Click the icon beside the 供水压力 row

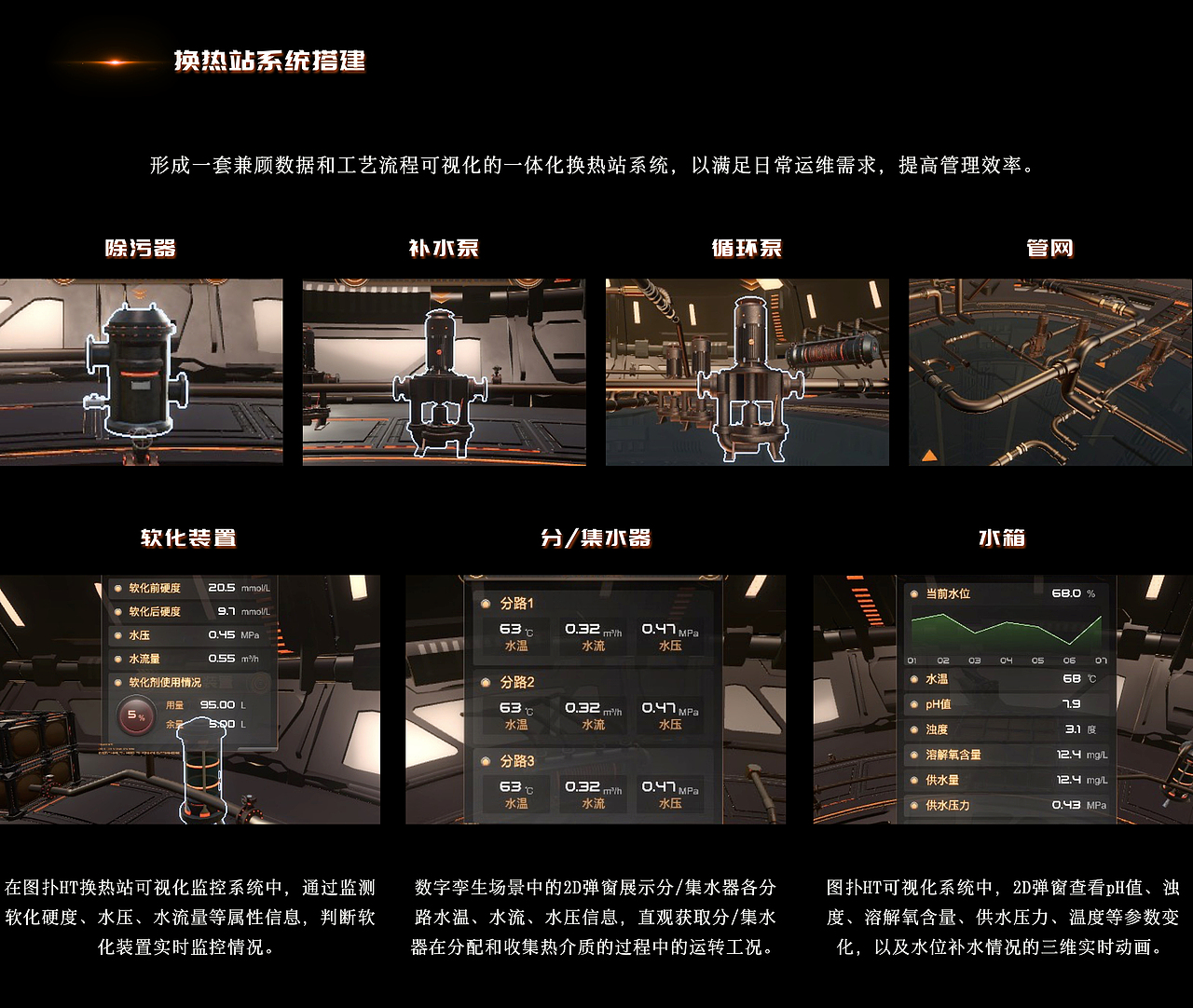coord(913,806)
